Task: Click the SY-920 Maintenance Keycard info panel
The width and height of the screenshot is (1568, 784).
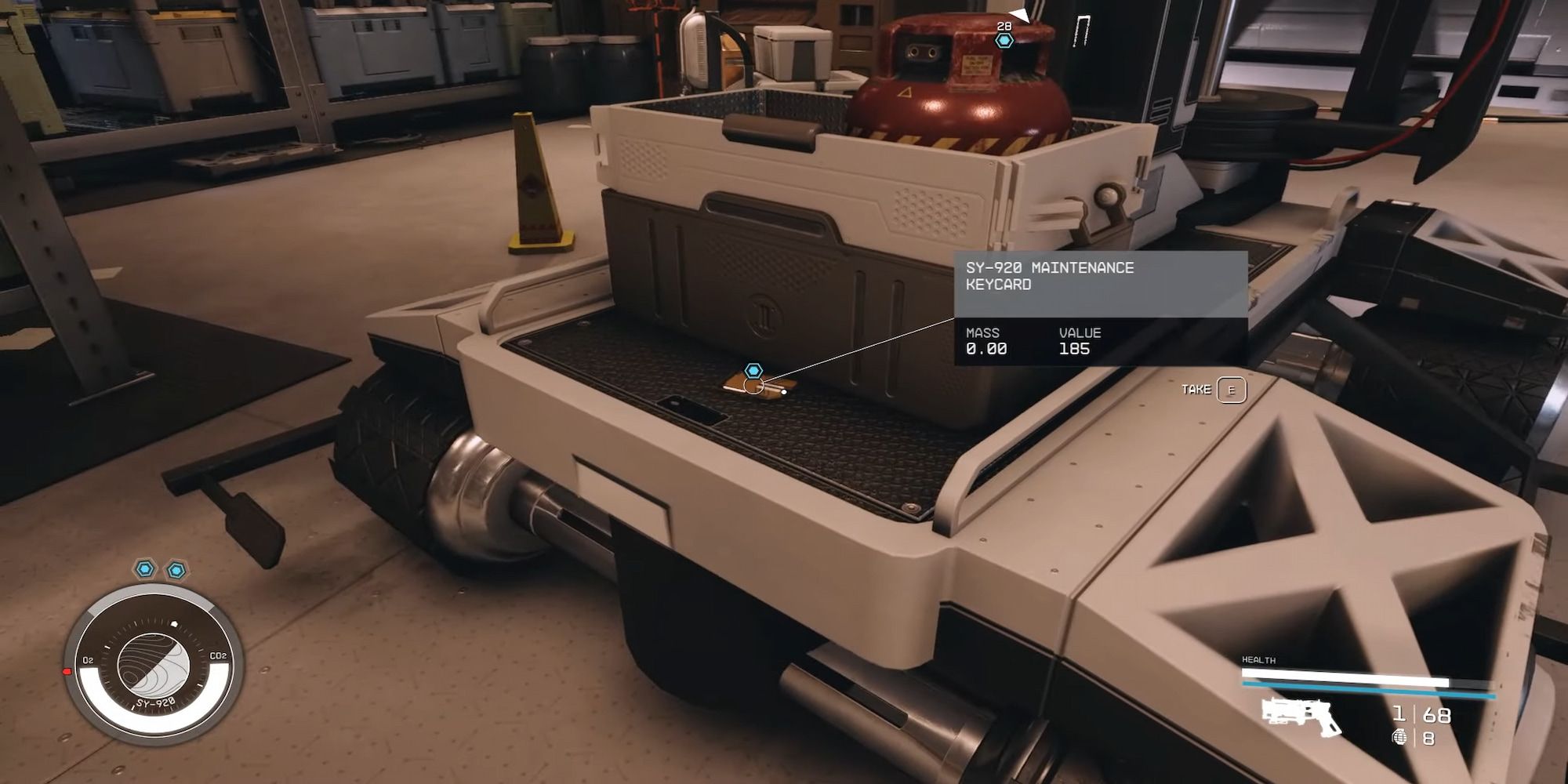Action: pyautogui.click(x=1100, y=307)
